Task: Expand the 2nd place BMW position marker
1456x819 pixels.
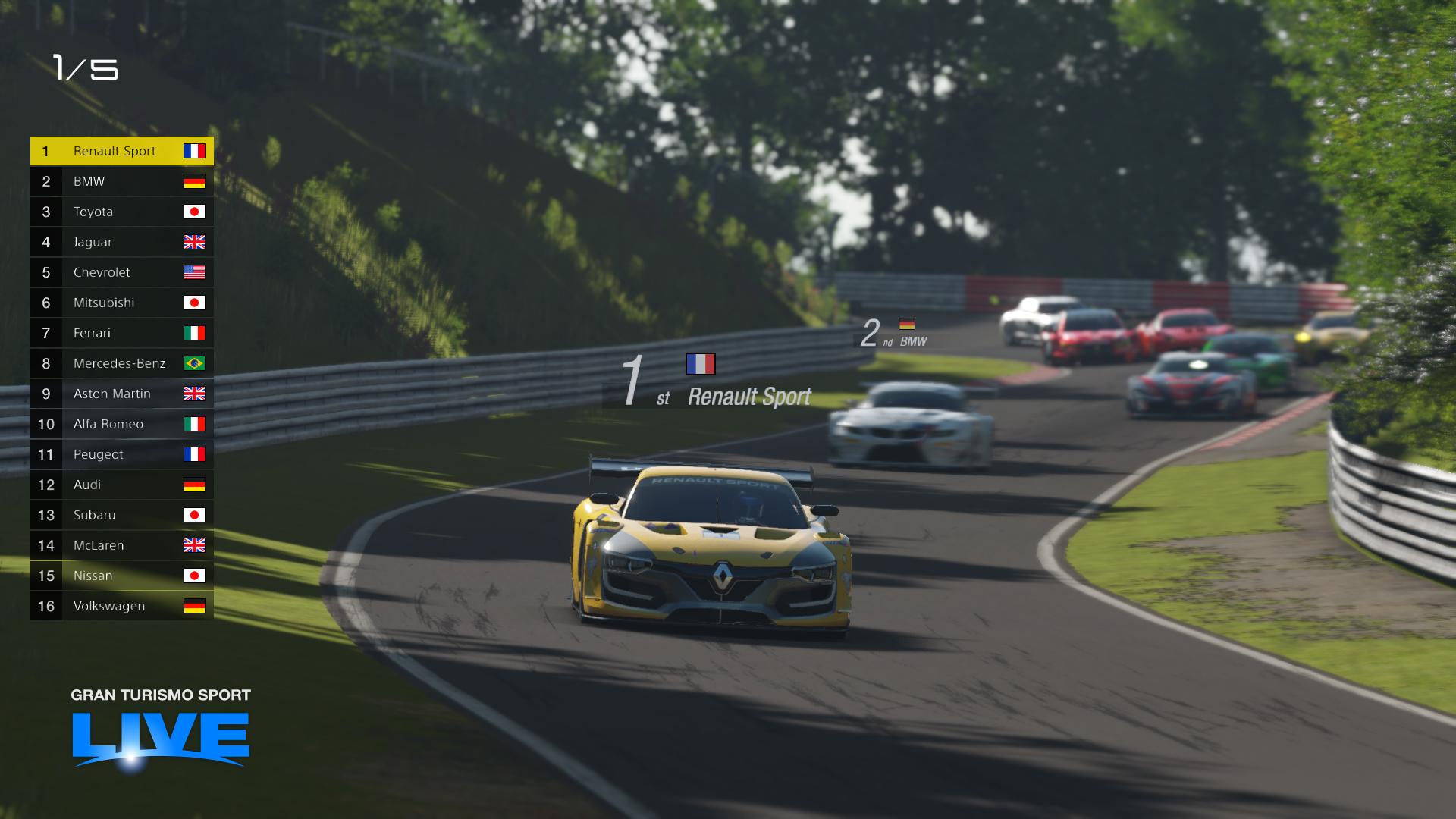Action: tap(895, 334)
